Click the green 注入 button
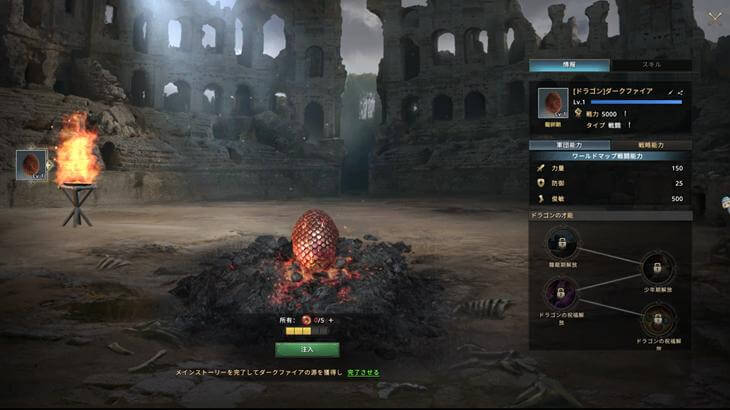The image size is (730, 410). (x=307, y=350)
